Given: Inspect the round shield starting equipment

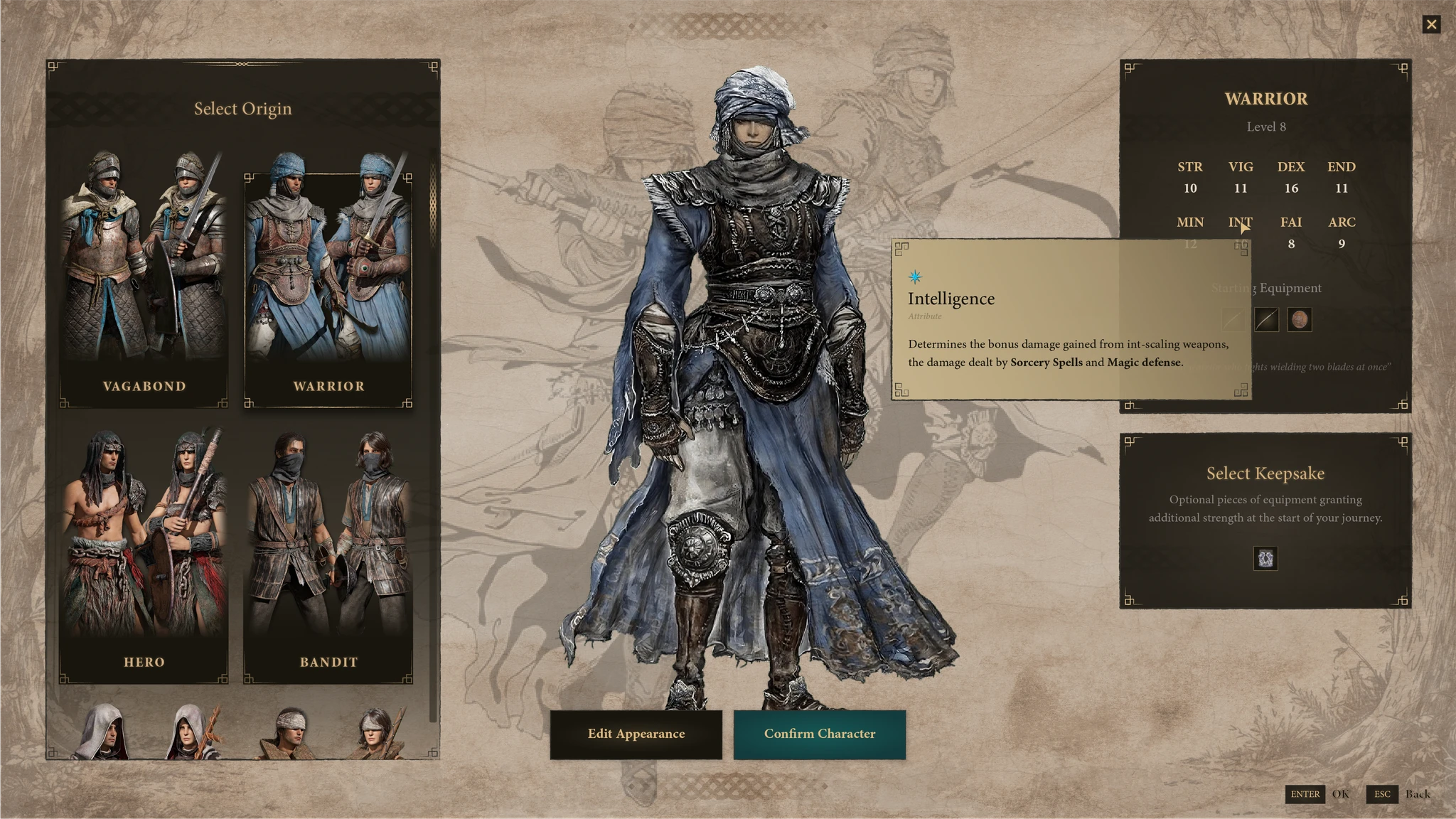Looking at the screenshot, I should (1299, 320).
